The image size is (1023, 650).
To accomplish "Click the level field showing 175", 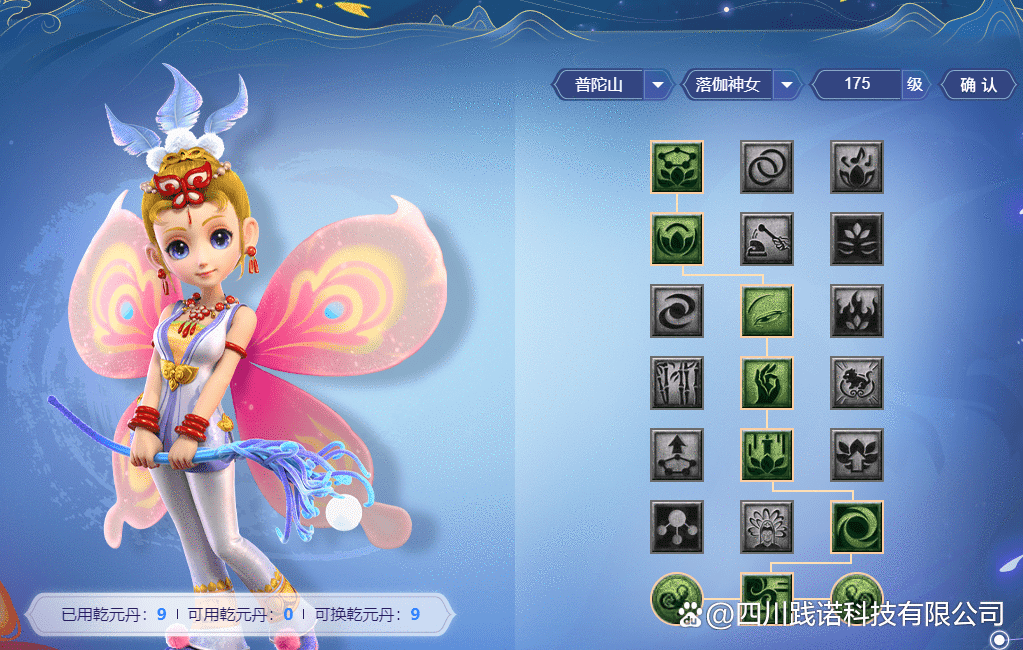I will tap(857, 85).
